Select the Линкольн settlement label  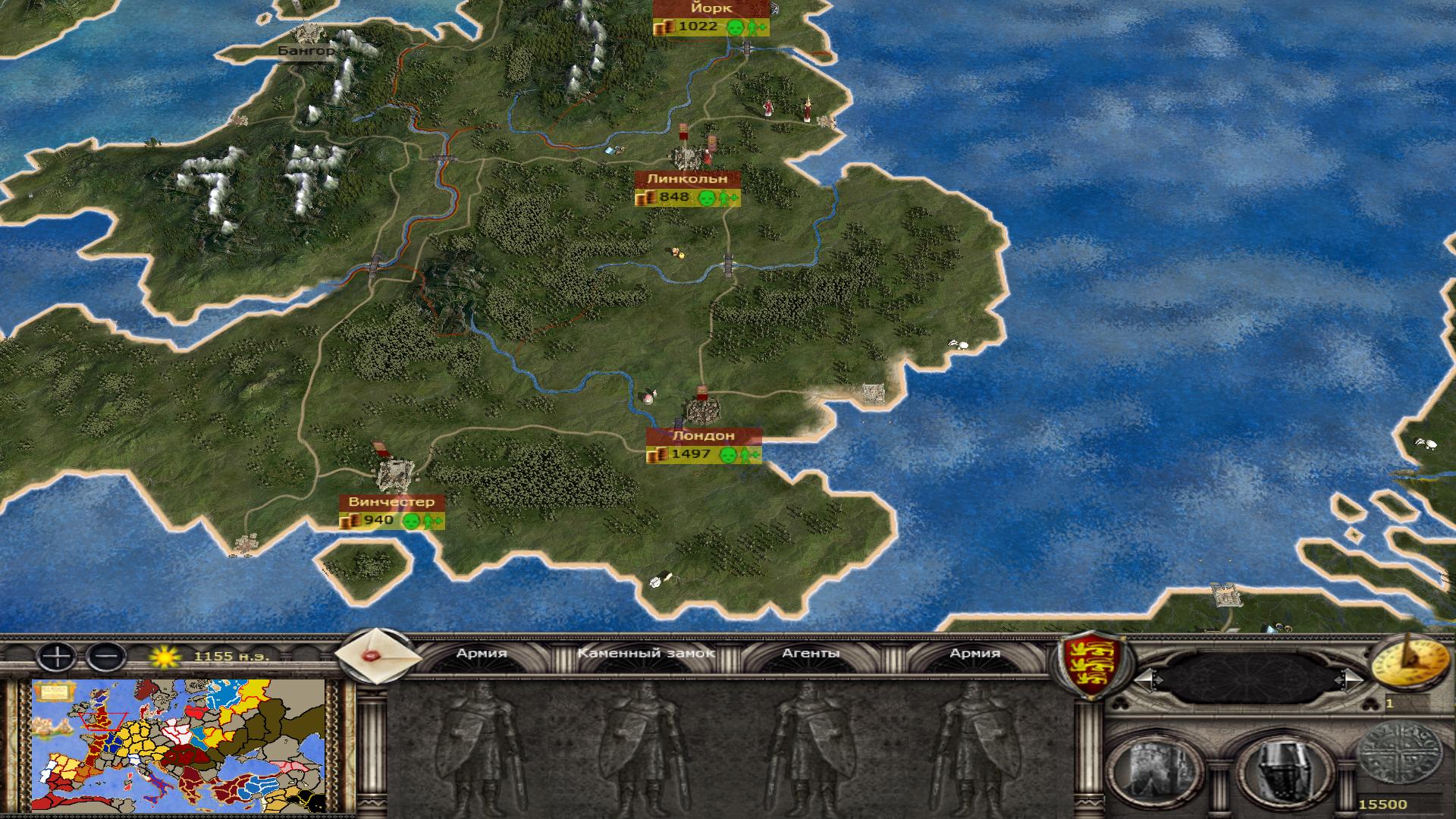pyautogui.click(x=686, y=179)
